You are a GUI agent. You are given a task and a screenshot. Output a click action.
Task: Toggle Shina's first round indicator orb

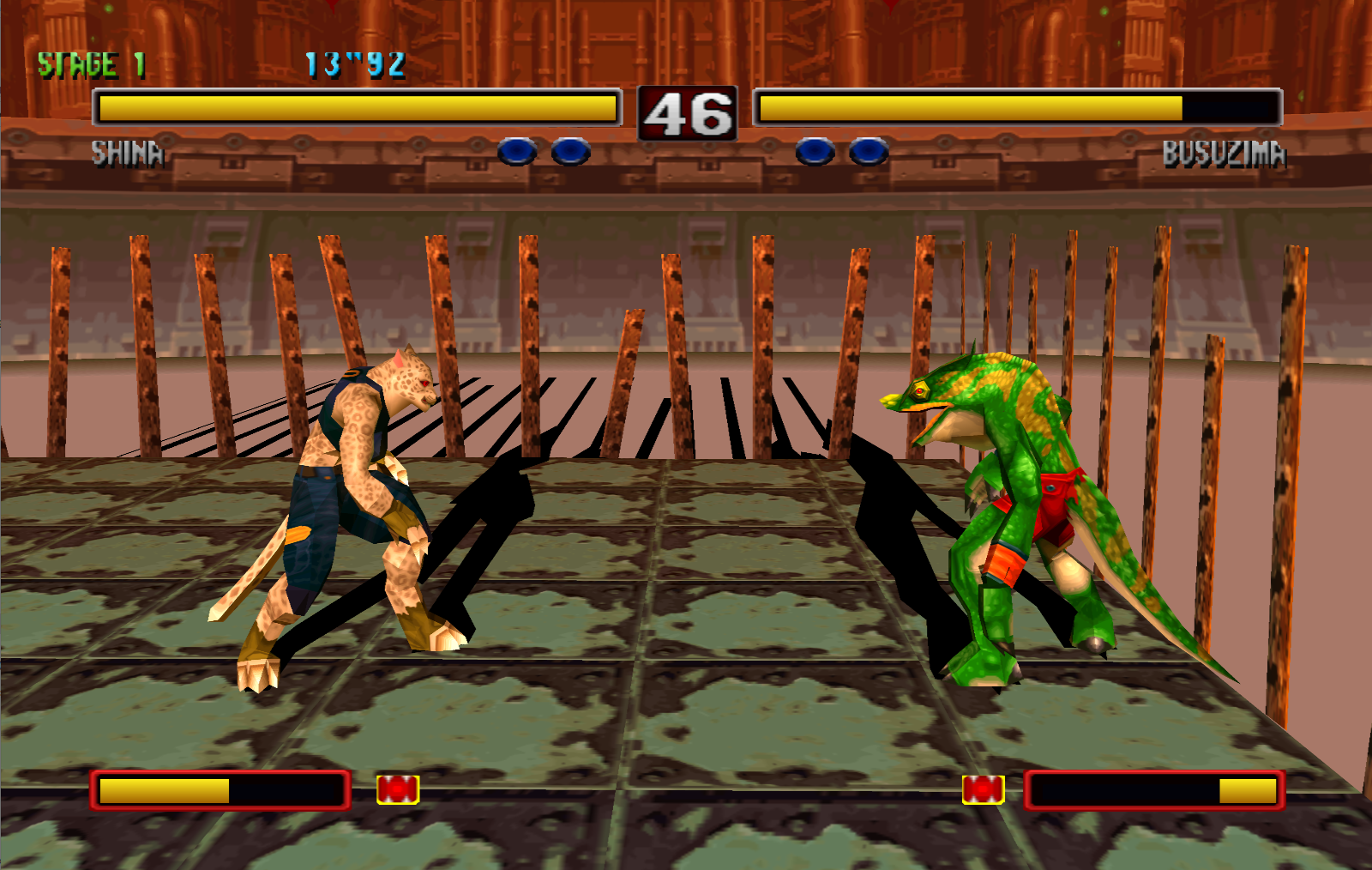518,151
